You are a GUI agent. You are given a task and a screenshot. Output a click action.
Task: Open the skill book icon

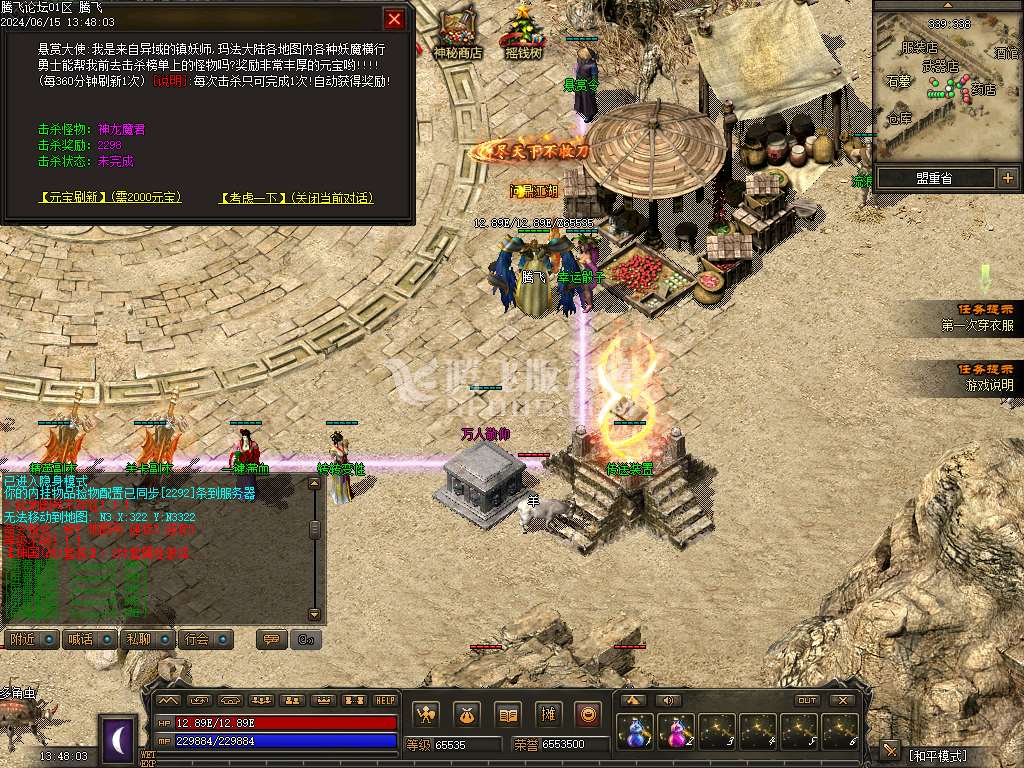pos(508,714)
